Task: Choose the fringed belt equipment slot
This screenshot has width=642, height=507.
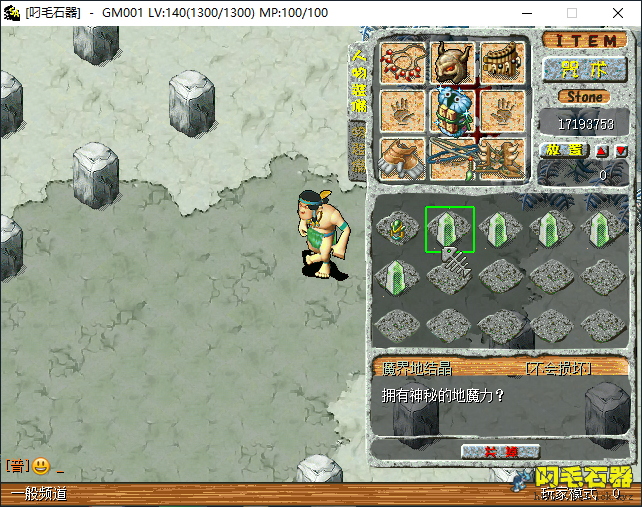Action: (x=501, y=63)
